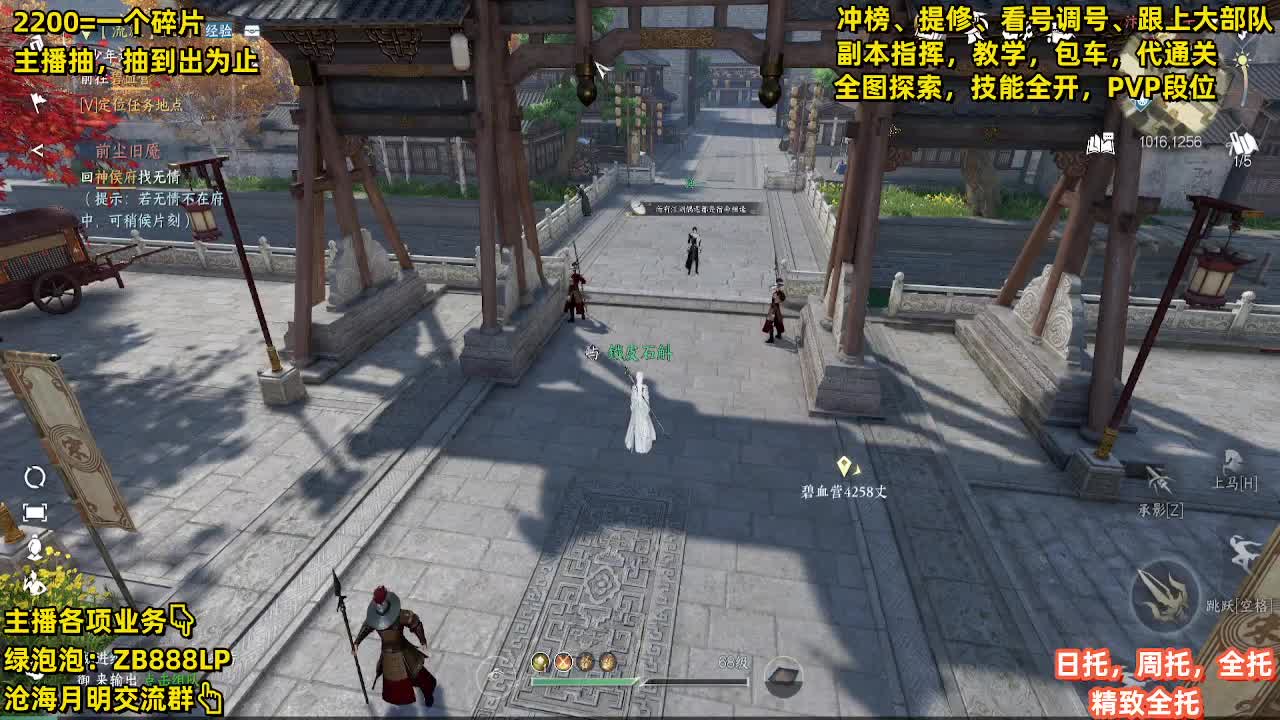Collapse the quest tracker with the left arrow
Screen dimensions: 1280x720
(38, 151)
